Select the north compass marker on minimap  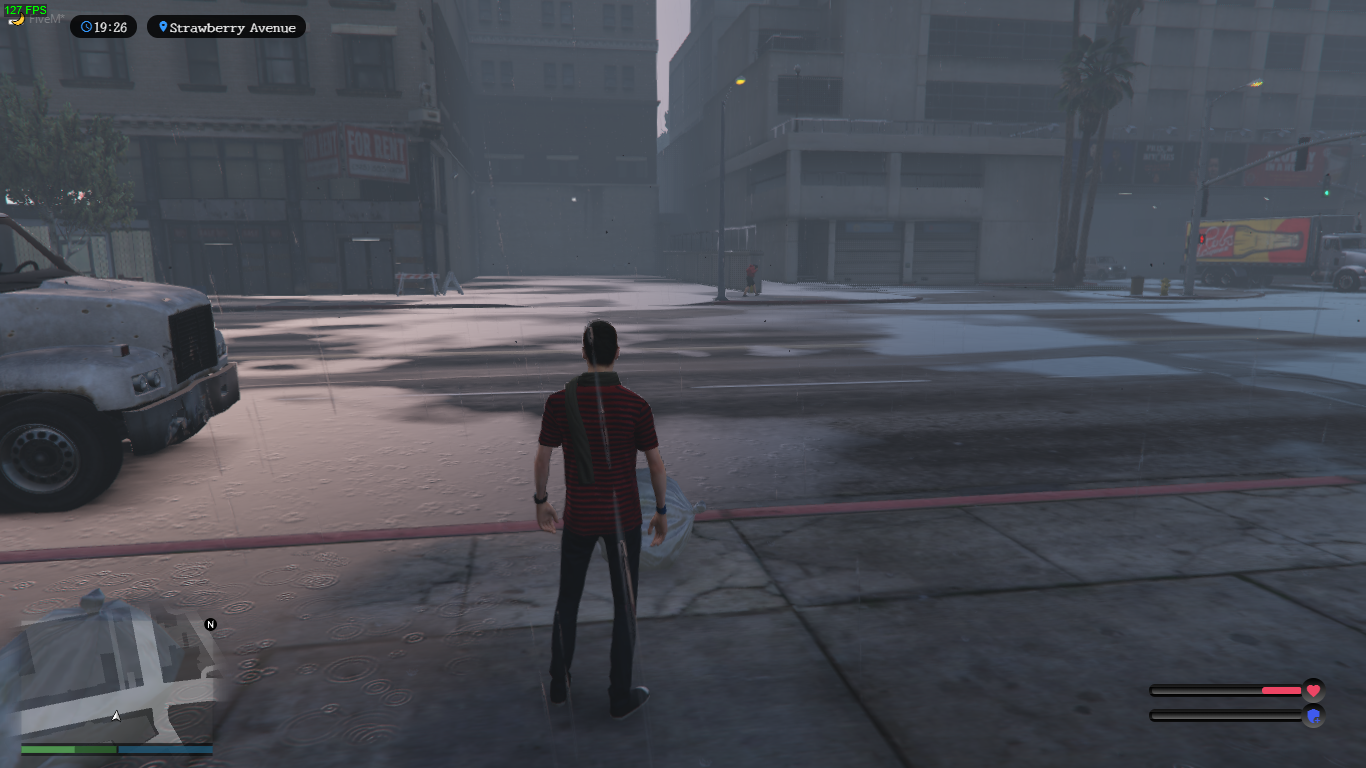[211, 624]
